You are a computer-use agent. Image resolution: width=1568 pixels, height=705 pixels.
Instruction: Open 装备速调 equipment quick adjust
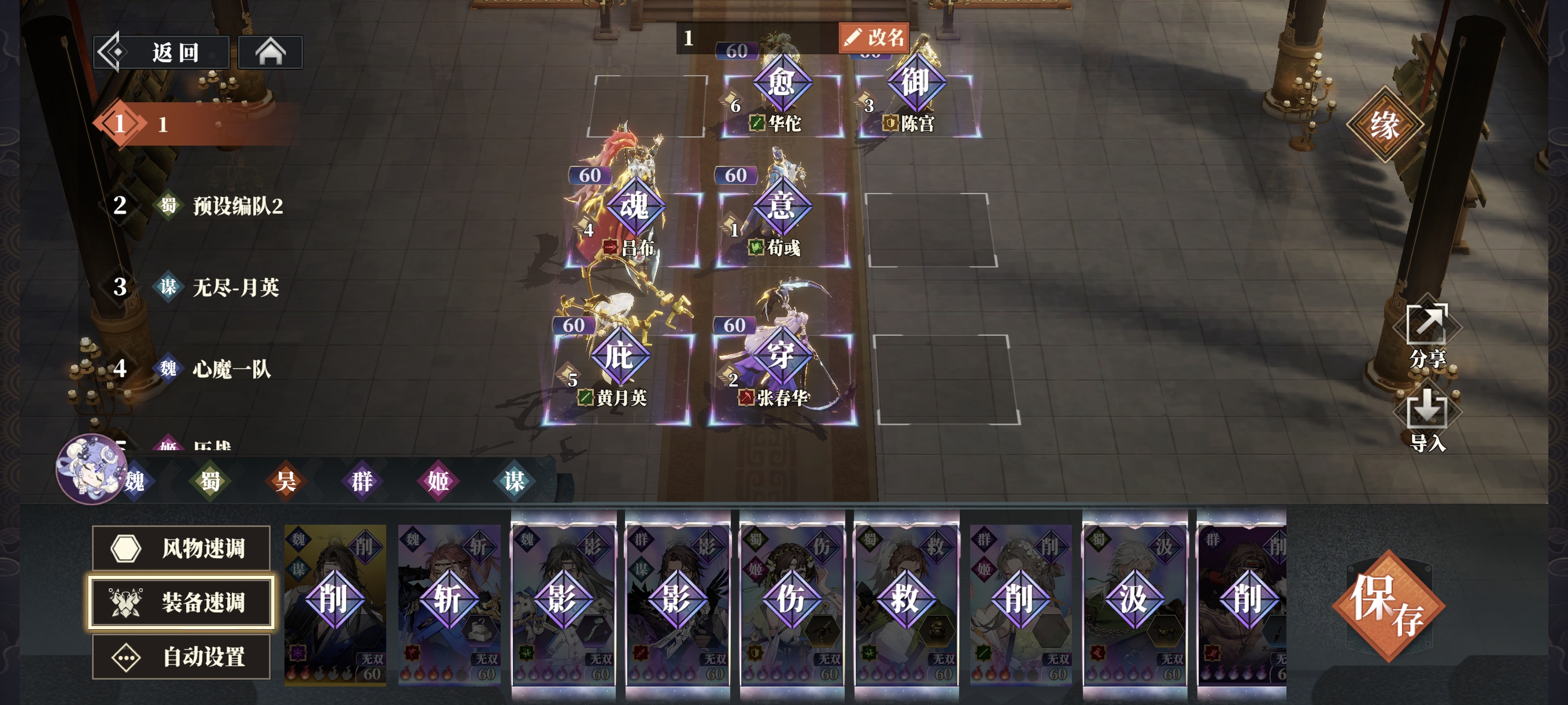[x=181, y=602]
